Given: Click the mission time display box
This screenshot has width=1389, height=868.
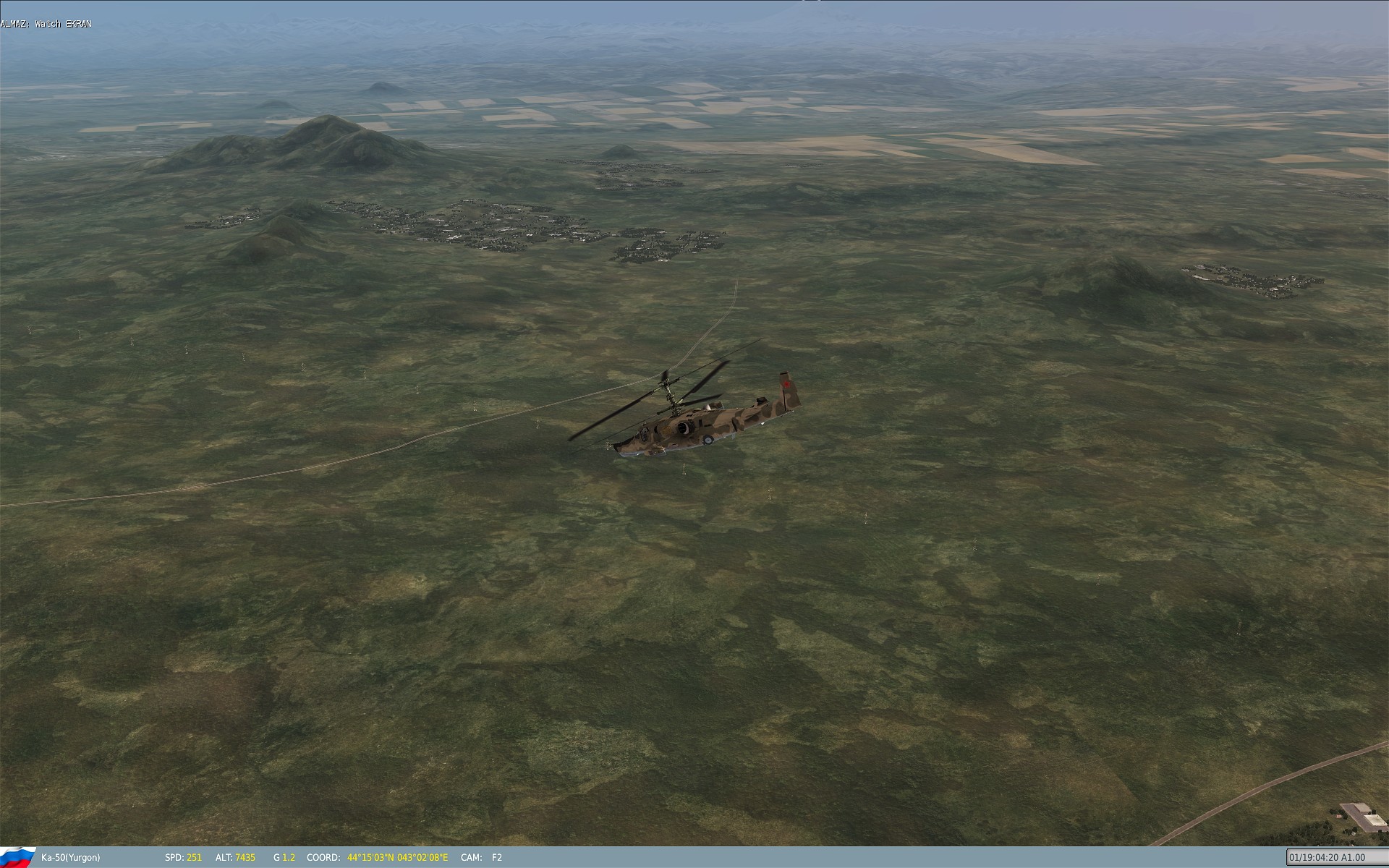Looking at the screenshot, I should pyautogui.click(x=1335, y=857).
